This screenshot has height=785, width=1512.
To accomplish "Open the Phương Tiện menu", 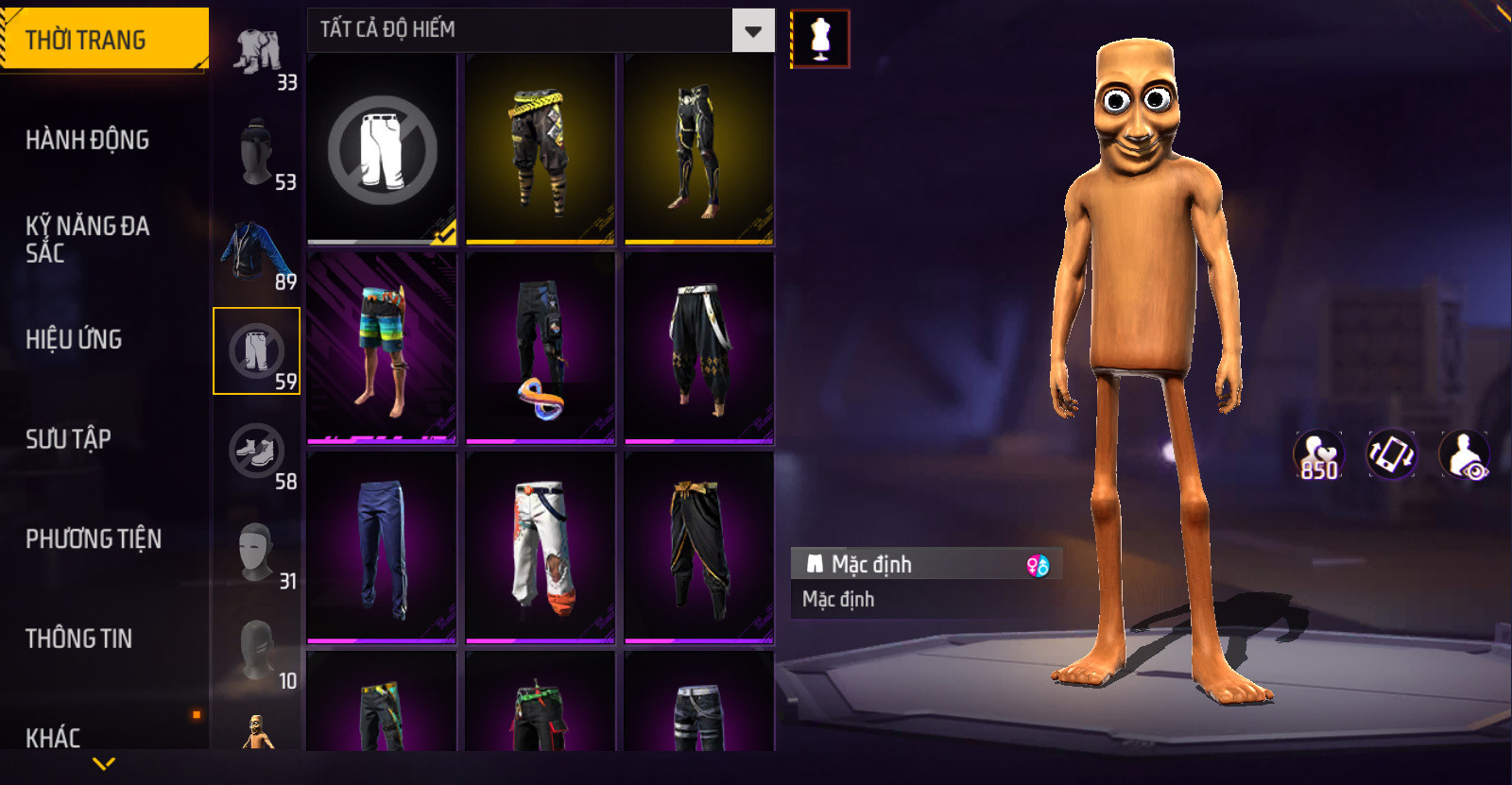I will click(94, 538).
